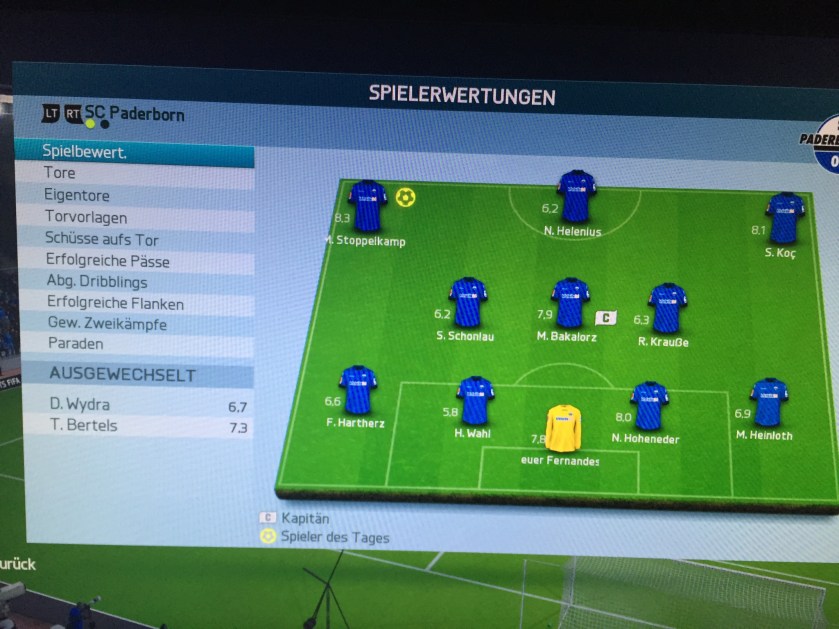
Task: Select the Spielbewert. stat category
Action: 135,153
